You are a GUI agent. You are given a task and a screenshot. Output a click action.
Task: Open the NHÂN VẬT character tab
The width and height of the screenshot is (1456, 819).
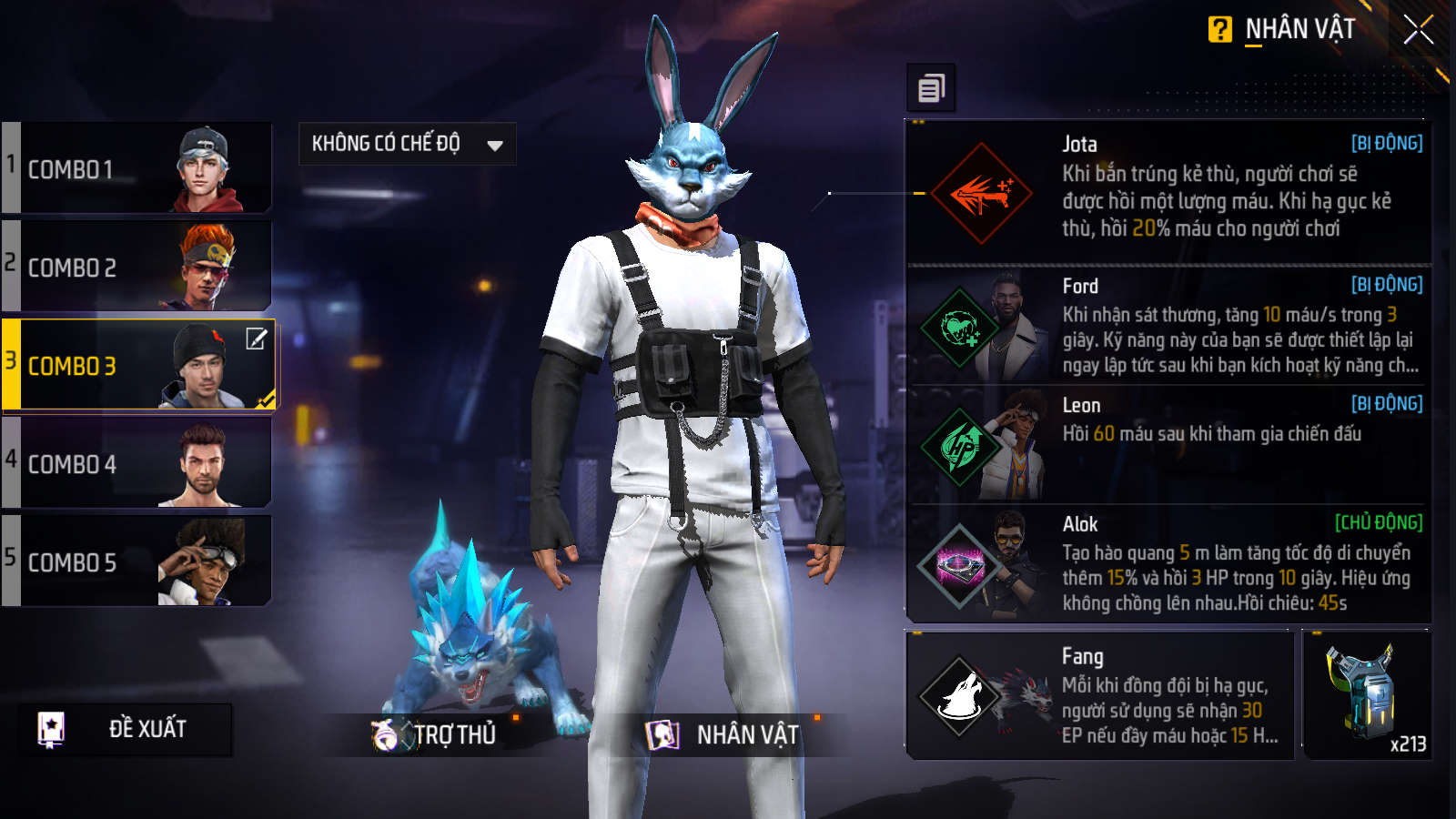pyautogui.click(x=723, y=734)
